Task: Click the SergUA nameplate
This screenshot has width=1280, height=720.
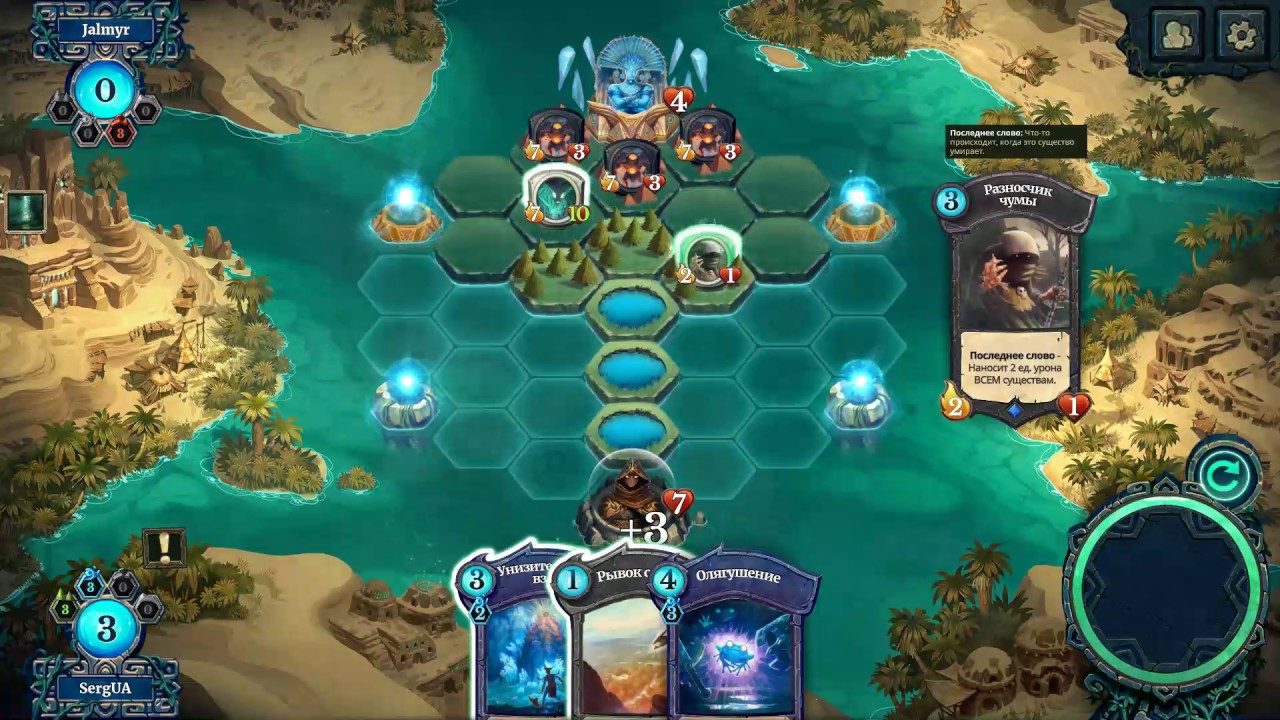Action: click(107, 688)
